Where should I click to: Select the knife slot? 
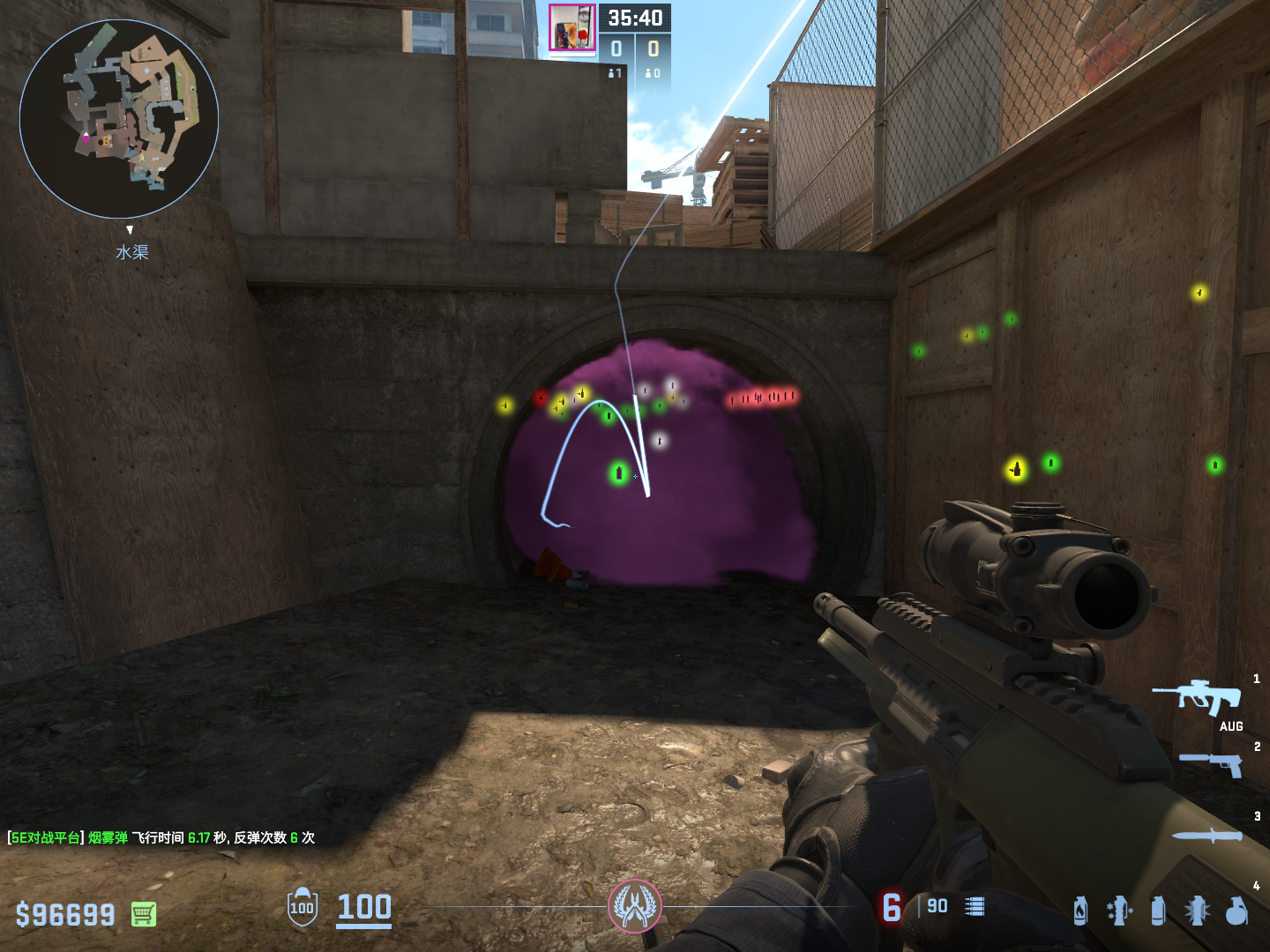[1207, 836]
